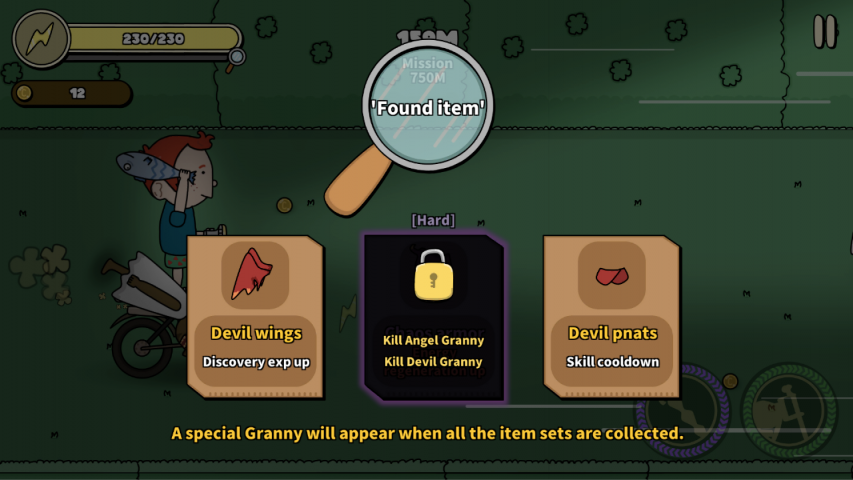Pick the Devil pnats item card
The image size is (853, 480).
pos(612,315)
